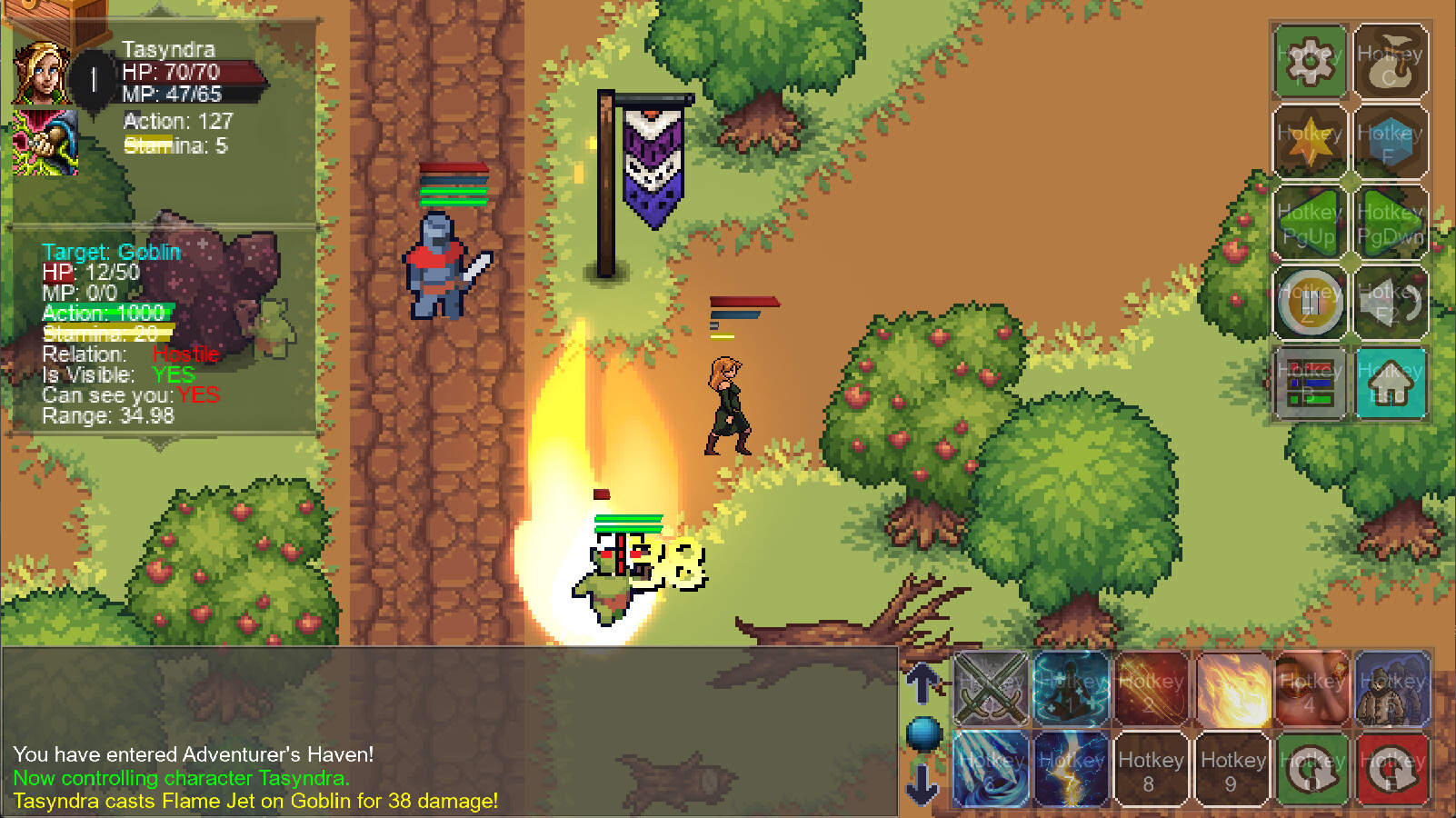Image resolution: width=1456 pixels, height=818 pixels.
Task: Activate the lightning strike skill on Hotkey 7
Action: coord(1071,769)
